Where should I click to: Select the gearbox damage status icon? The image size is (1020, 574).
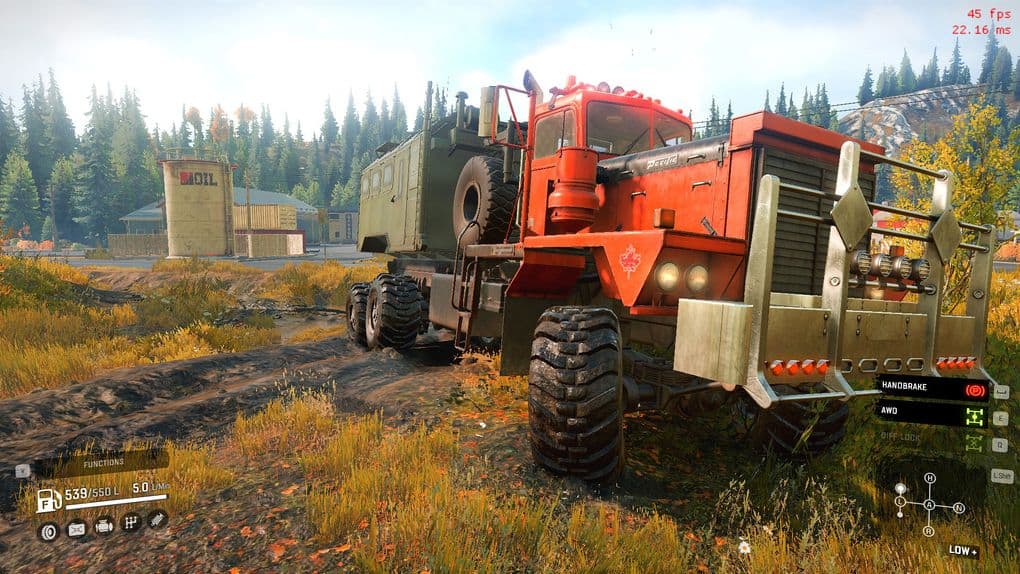tap(130, 523)
